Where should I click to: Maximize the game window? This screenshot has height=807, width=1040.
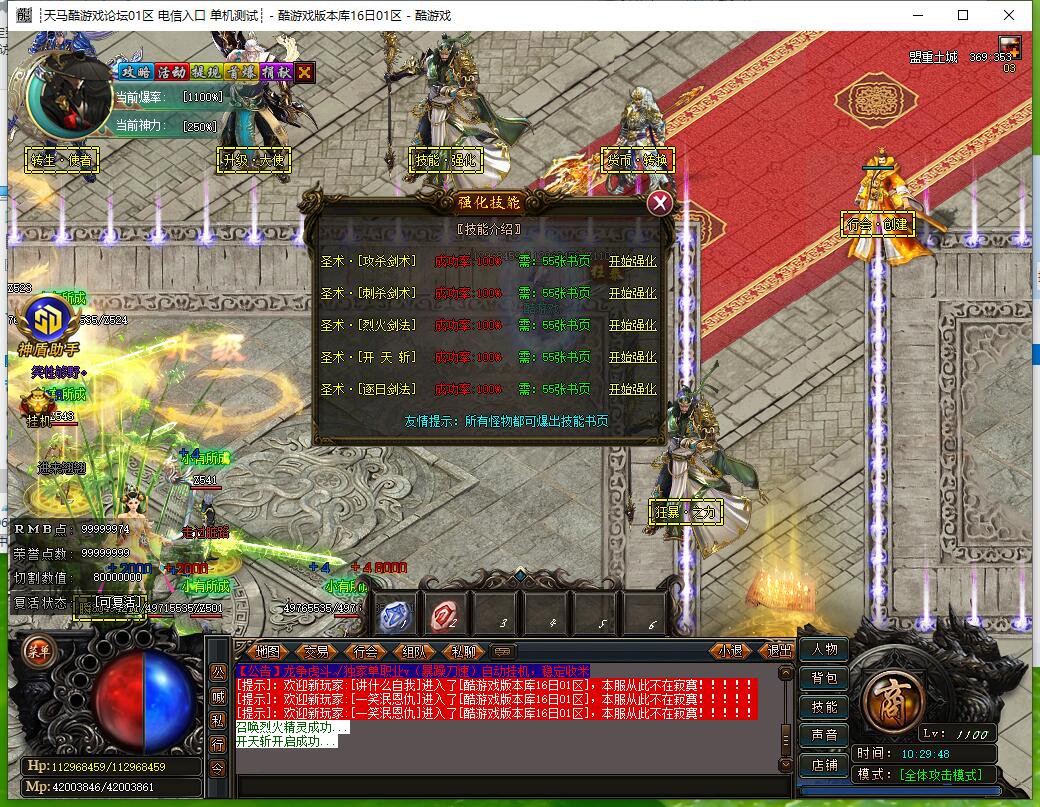click(963, 15)
